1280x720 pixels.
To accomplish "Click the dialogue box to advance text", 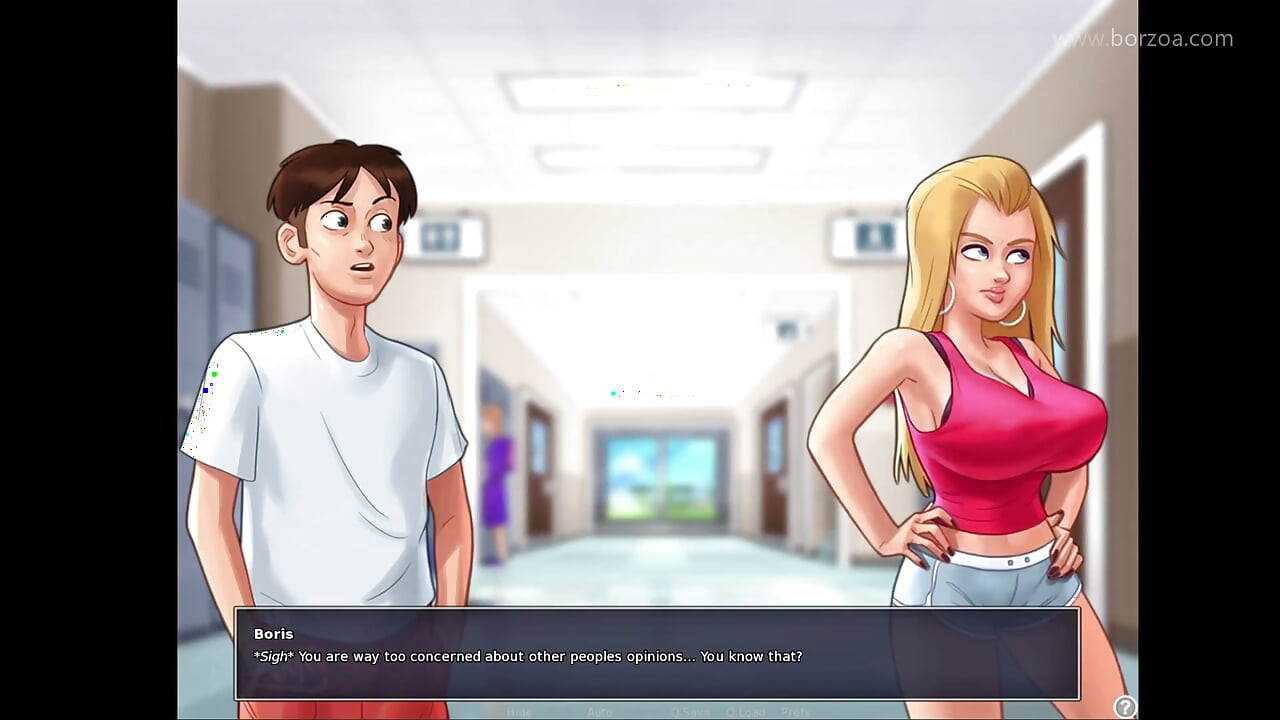I will [658, 657].
